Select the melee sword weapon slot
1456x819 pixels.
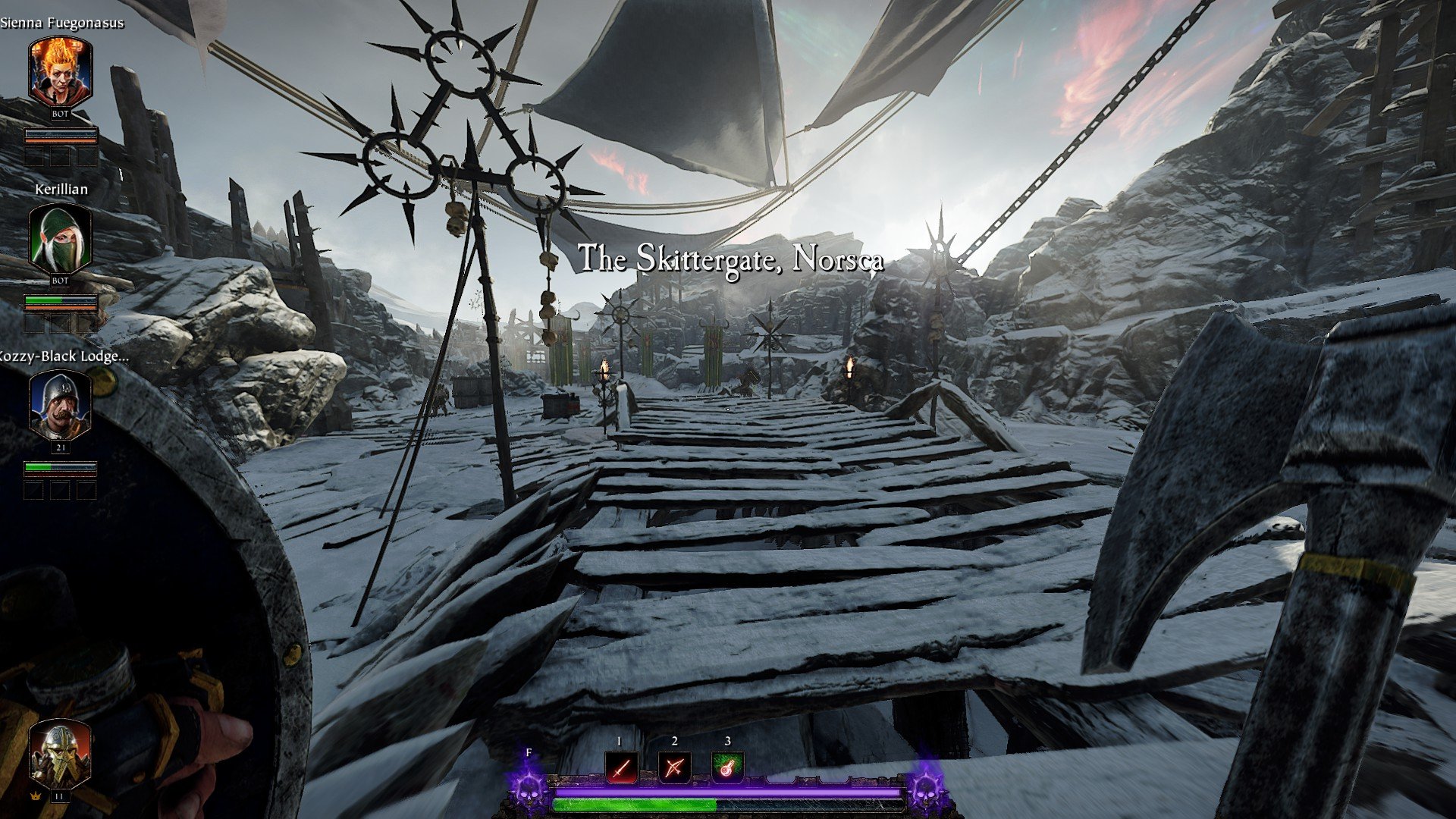[x=621, y=769]
